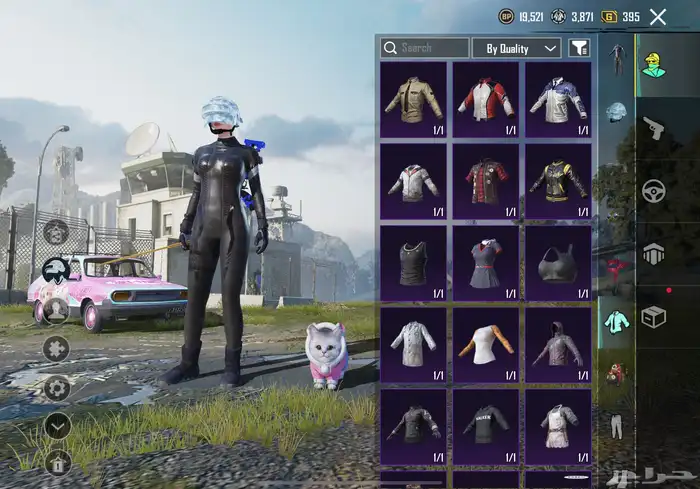This screenshot has height=489, width=700.
Task: Select the grey hoodie item
Action: point(558,344)
